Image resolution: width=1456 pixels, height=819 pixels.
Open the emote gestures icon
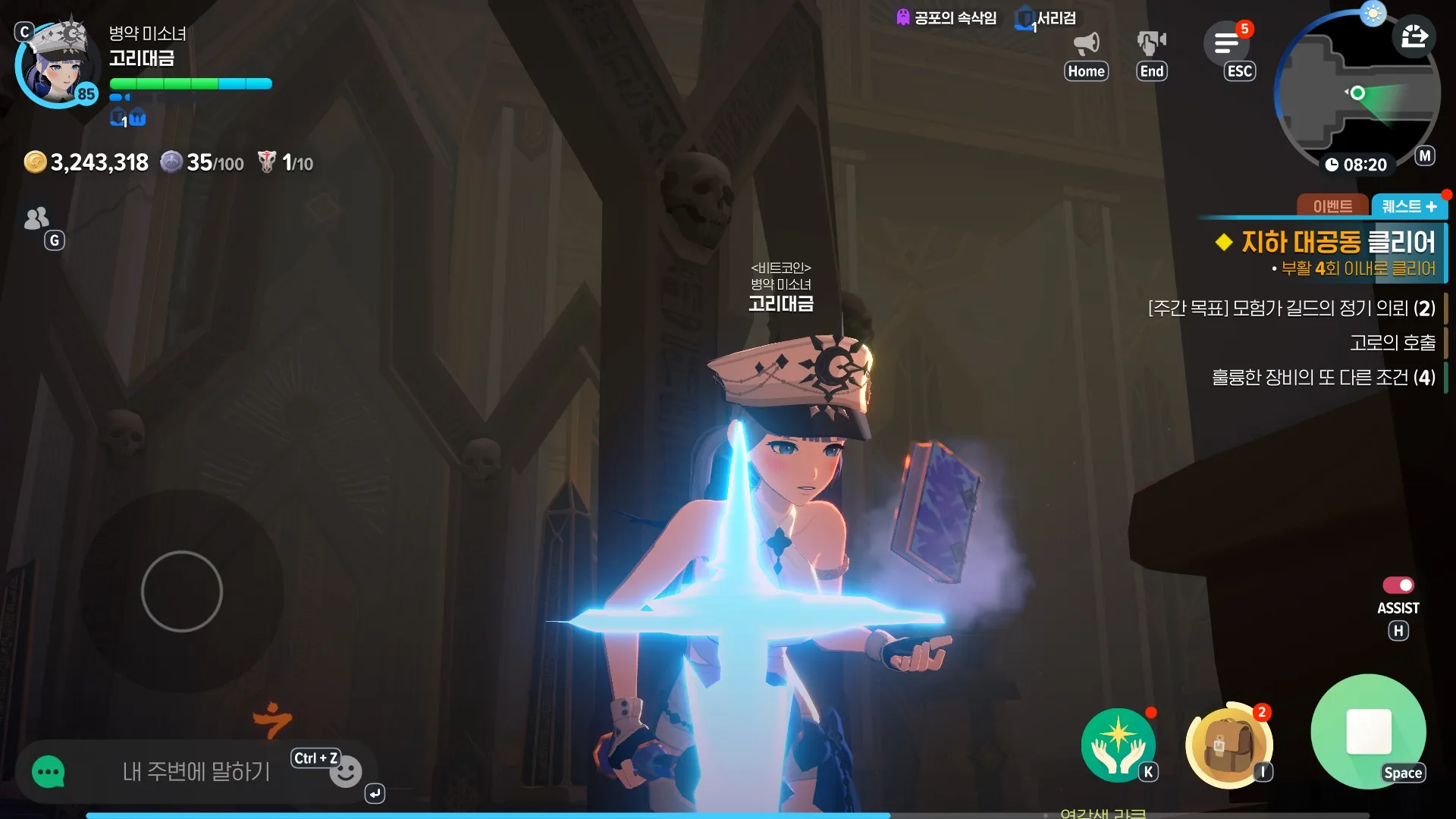tap(1151, 44)
